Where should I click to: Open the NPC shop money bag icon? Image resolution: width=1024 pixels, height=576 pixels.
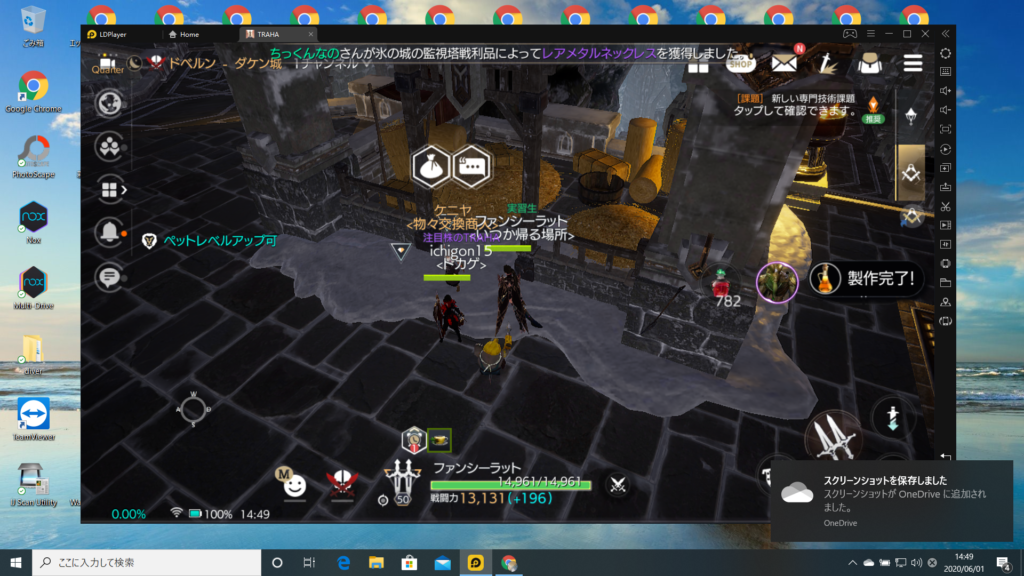pyautogui.click(x=432, y=167)
